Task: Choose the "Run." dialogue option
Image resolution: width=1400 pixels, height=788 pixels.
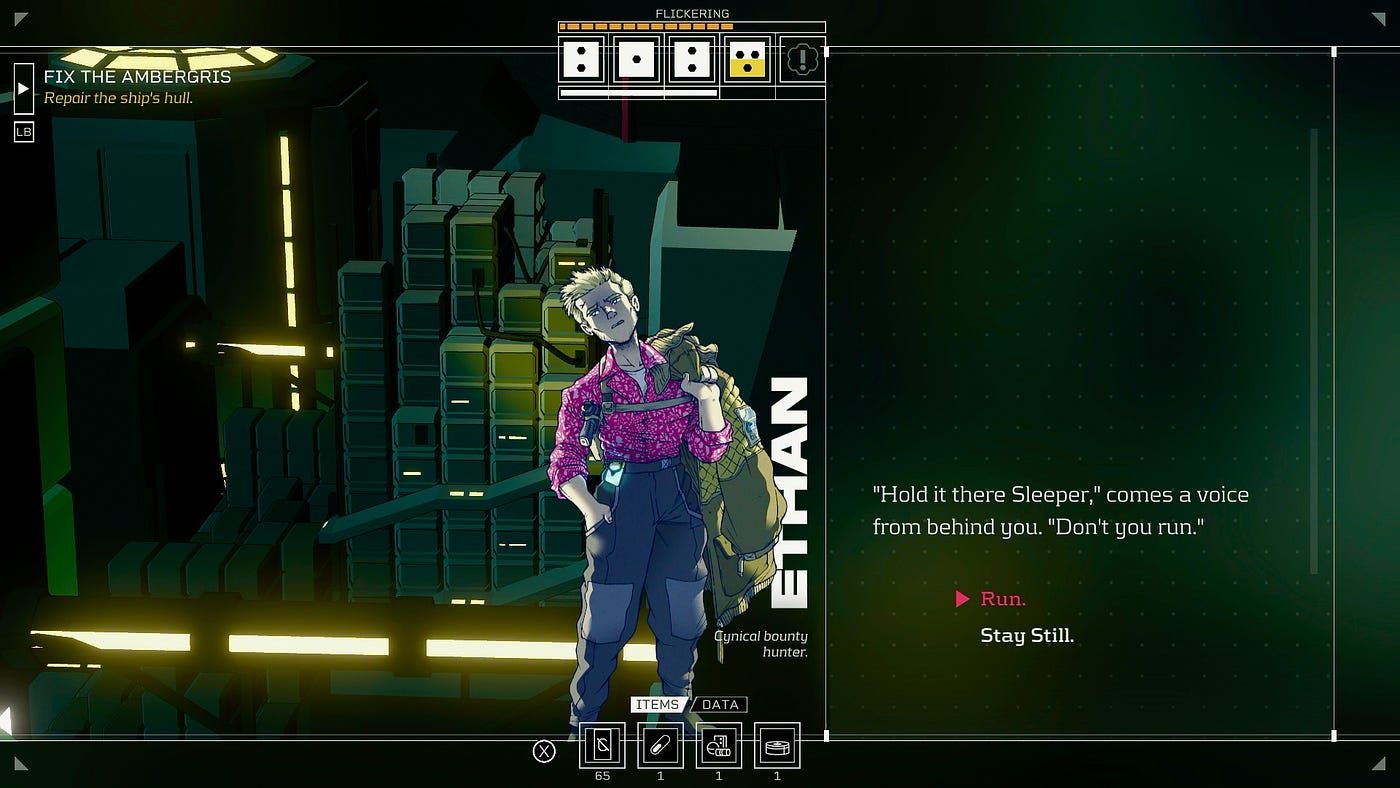Action: 1002,599
